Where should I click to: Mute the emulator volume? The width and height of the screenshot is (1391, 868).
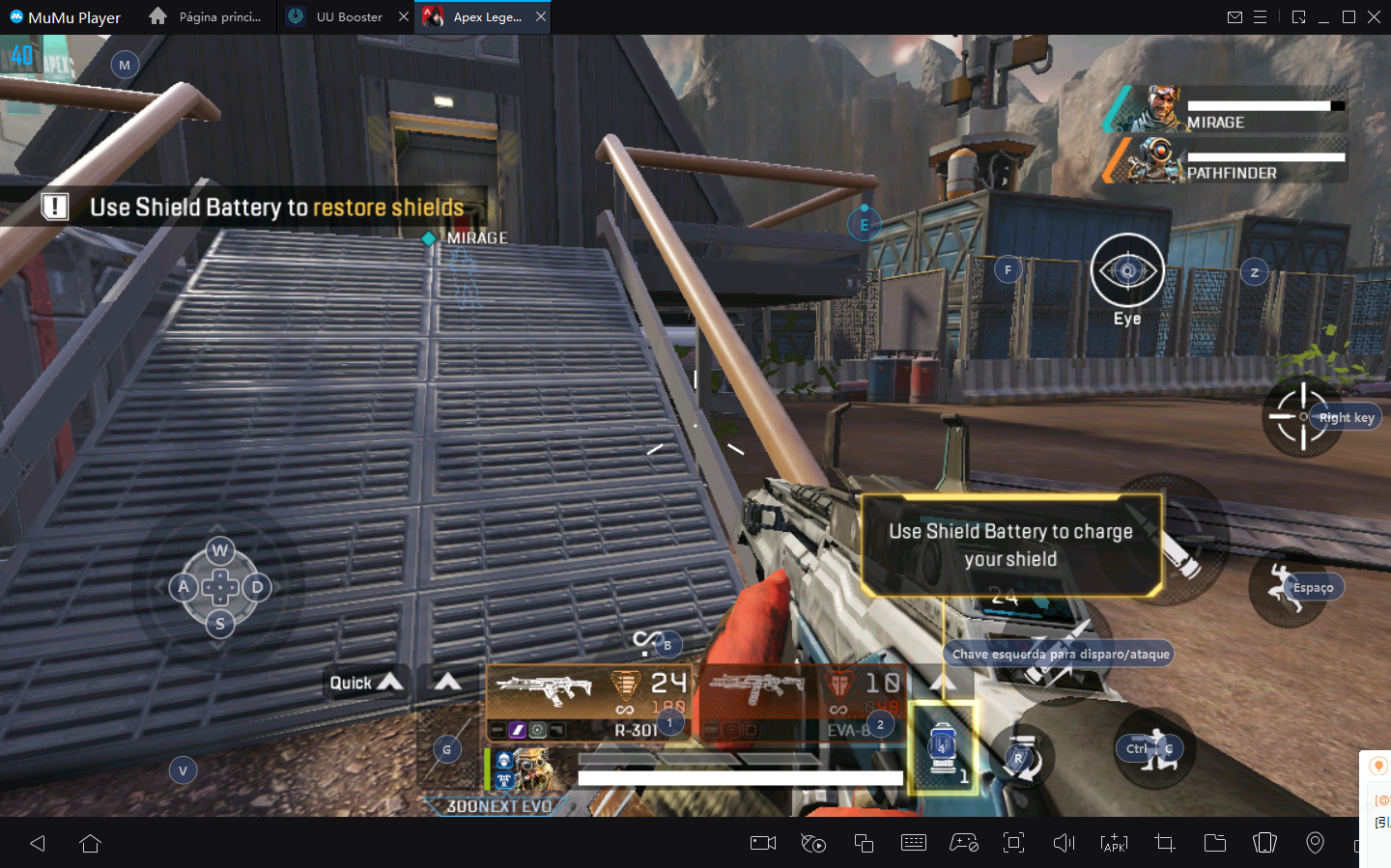(x=1064, y=843)
